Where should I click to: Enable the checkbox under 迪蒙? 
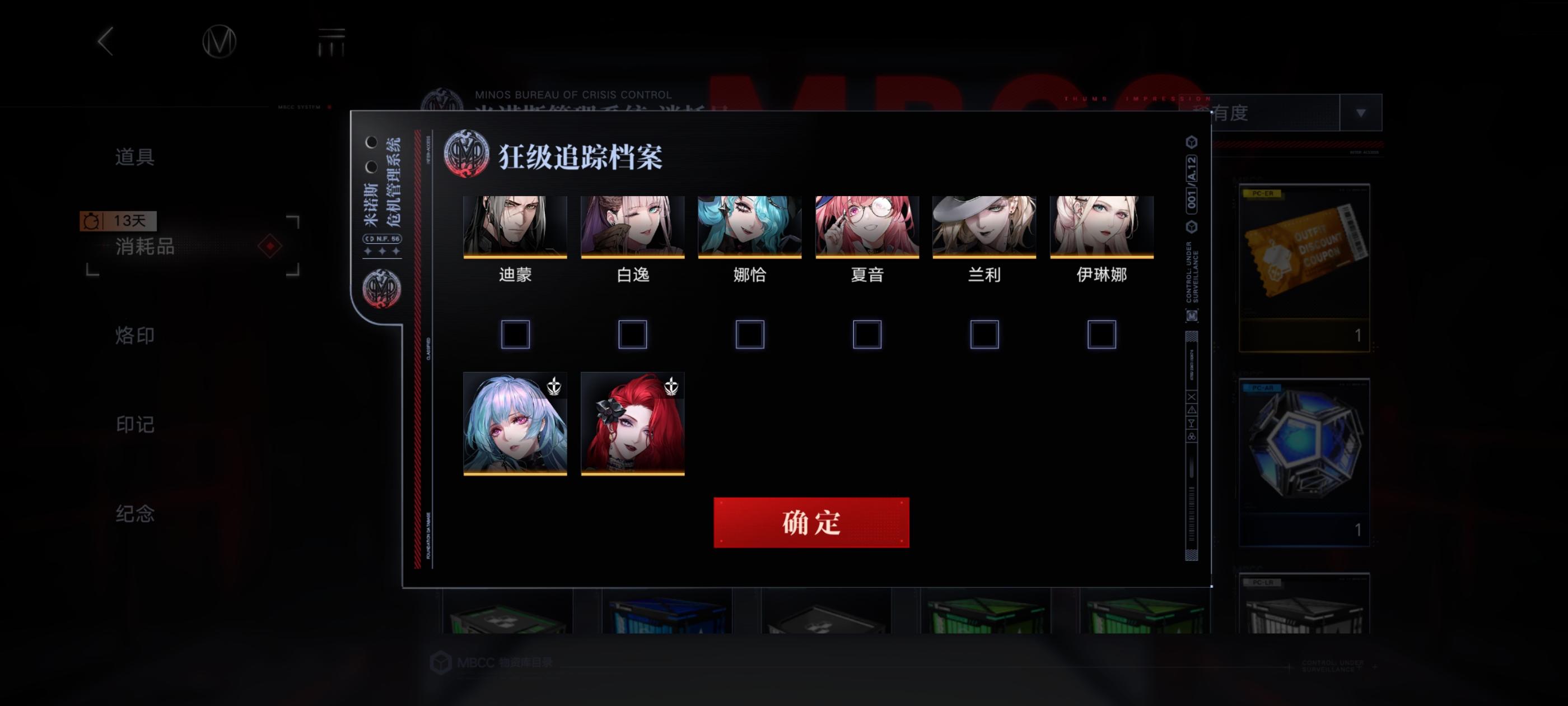click(x=515, y=334)
